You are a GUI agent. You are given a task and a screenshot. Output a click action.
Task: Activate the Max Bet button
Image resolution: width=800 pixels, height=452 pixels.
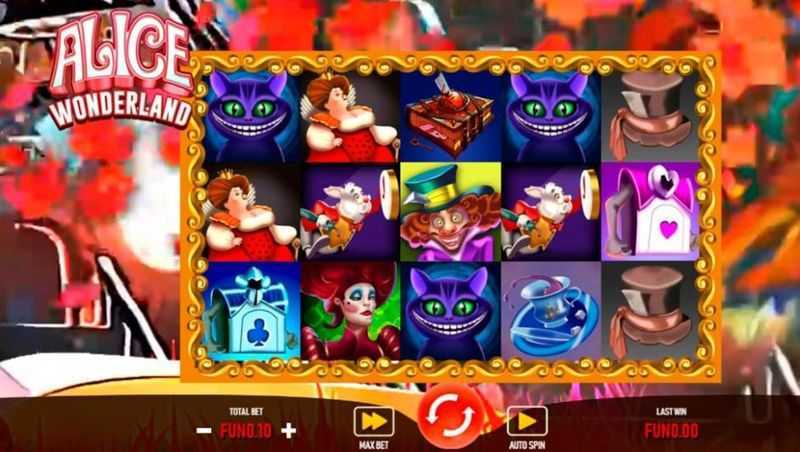[373, 422]
